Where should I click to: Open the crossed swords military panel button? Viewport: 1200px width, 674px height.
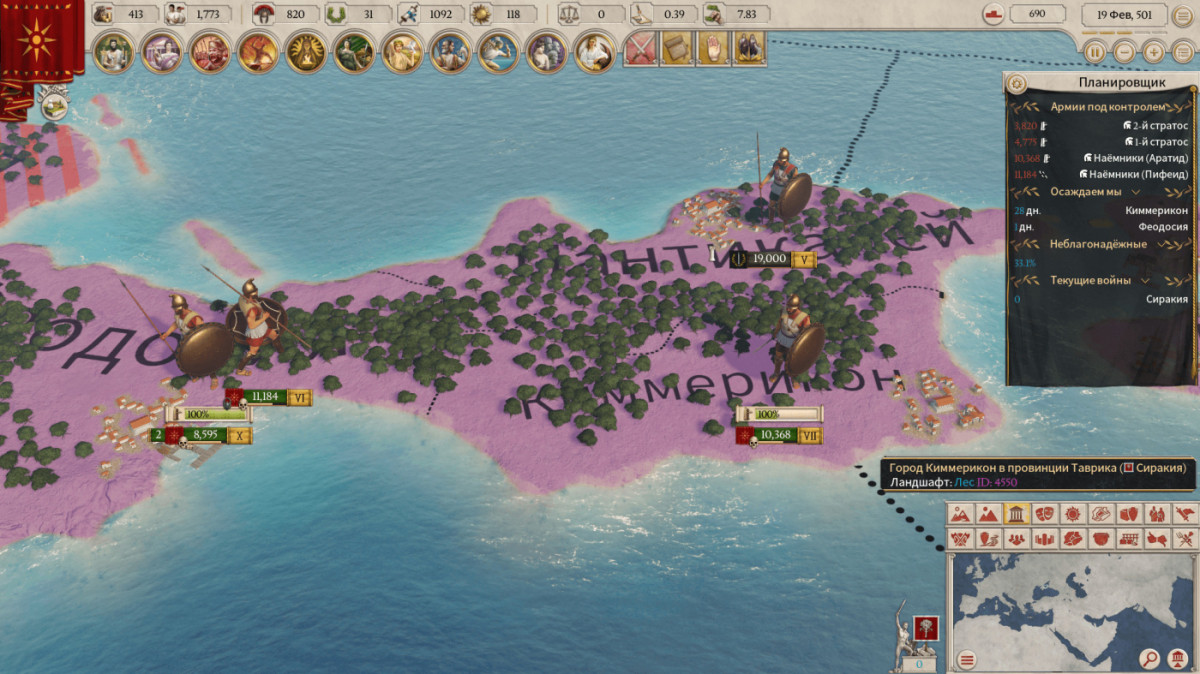point(638,48)
